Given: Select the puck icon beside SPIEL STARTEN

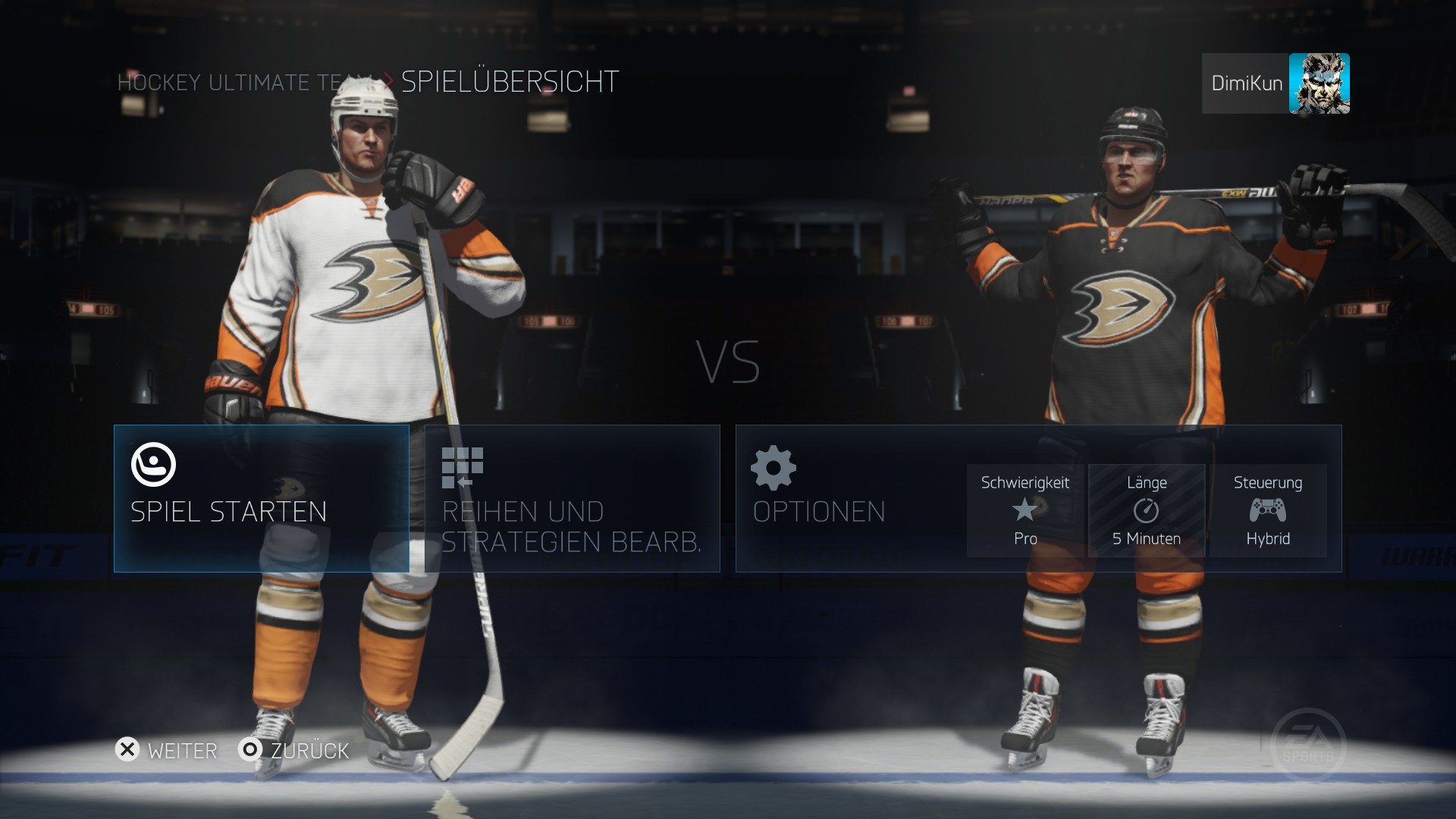Looking at the screenshot, I should [155, 466].
